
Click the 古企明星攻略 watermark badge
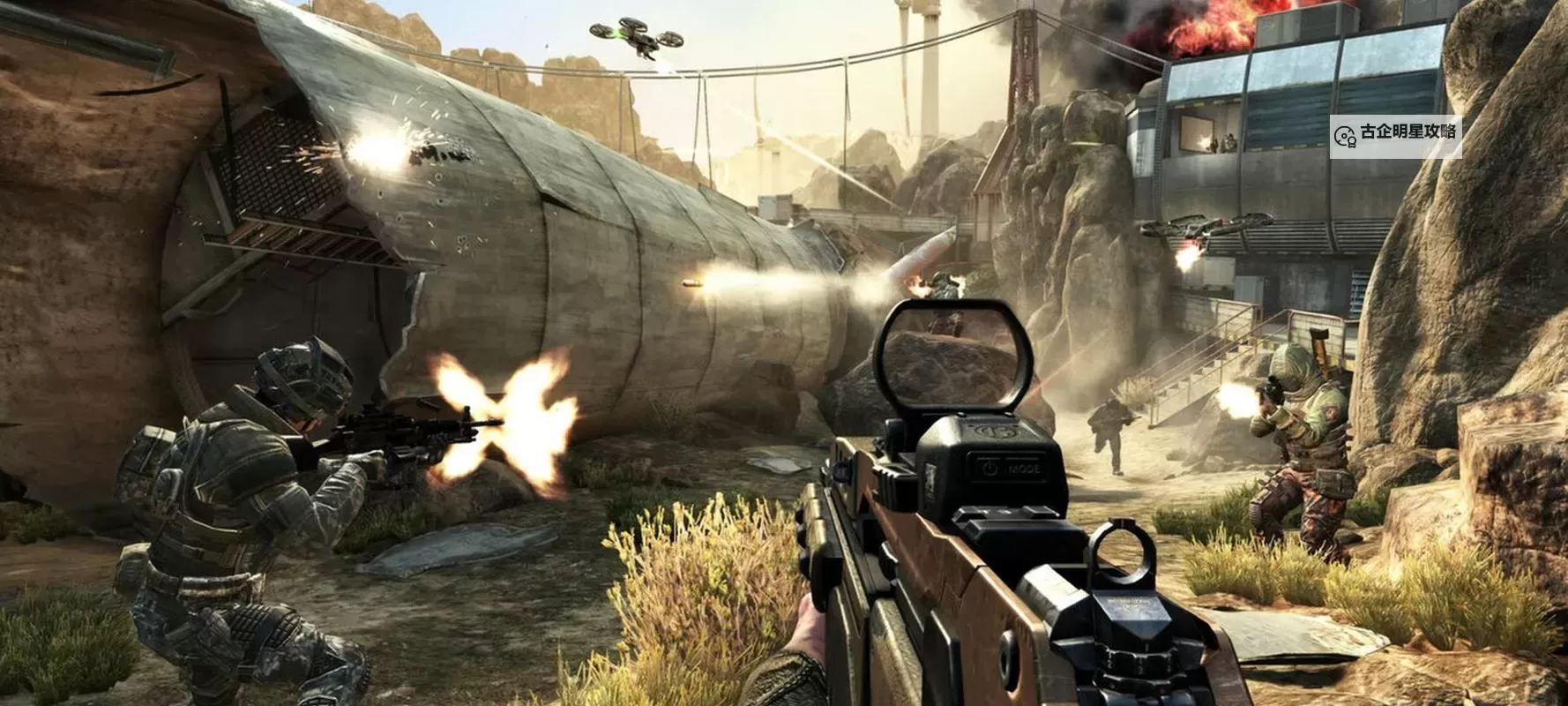[x=1395, y=134]
